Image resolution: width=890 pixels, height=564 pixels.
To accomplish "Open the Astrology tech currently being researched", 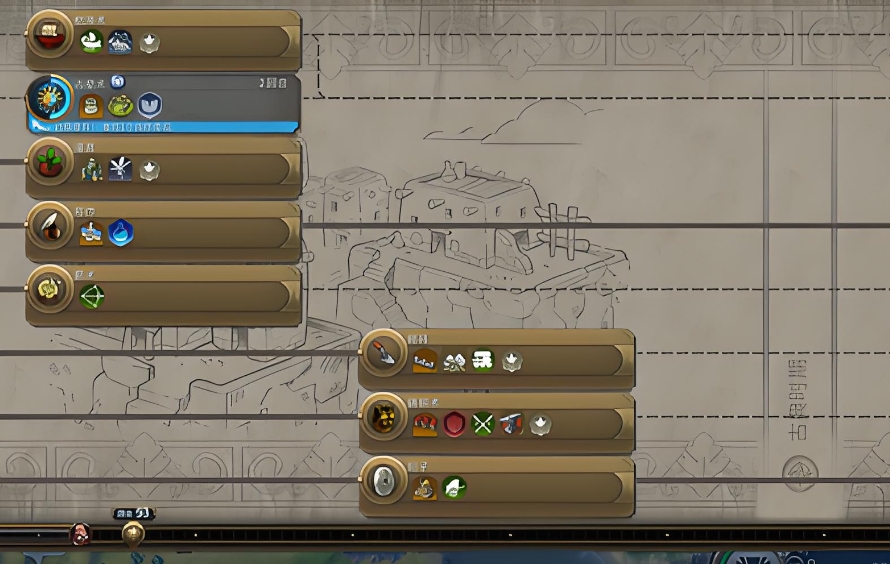I will tap(48, 100).
